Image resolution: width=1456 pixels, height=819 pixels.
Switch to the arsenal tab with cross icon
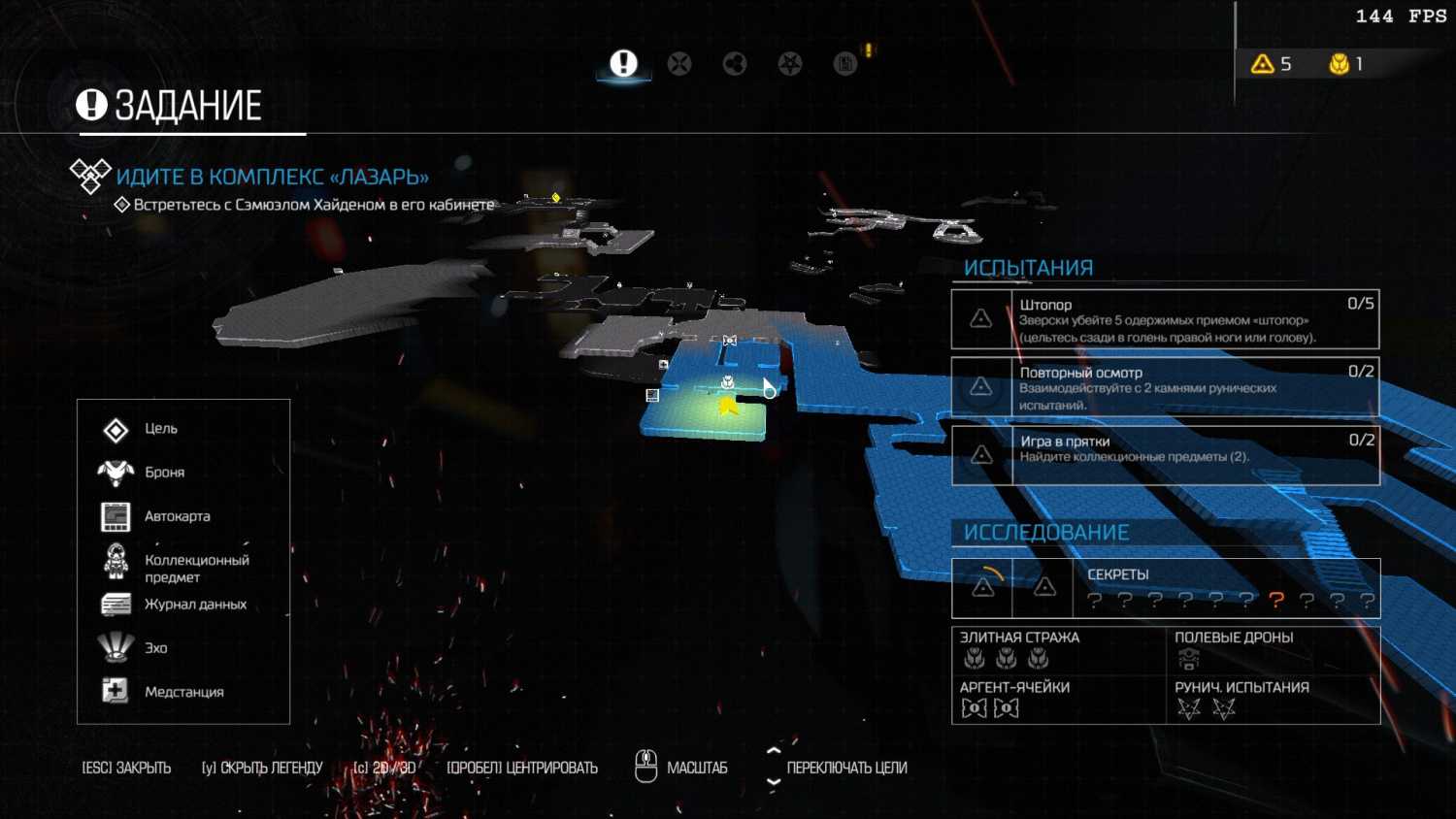point(679,64)
